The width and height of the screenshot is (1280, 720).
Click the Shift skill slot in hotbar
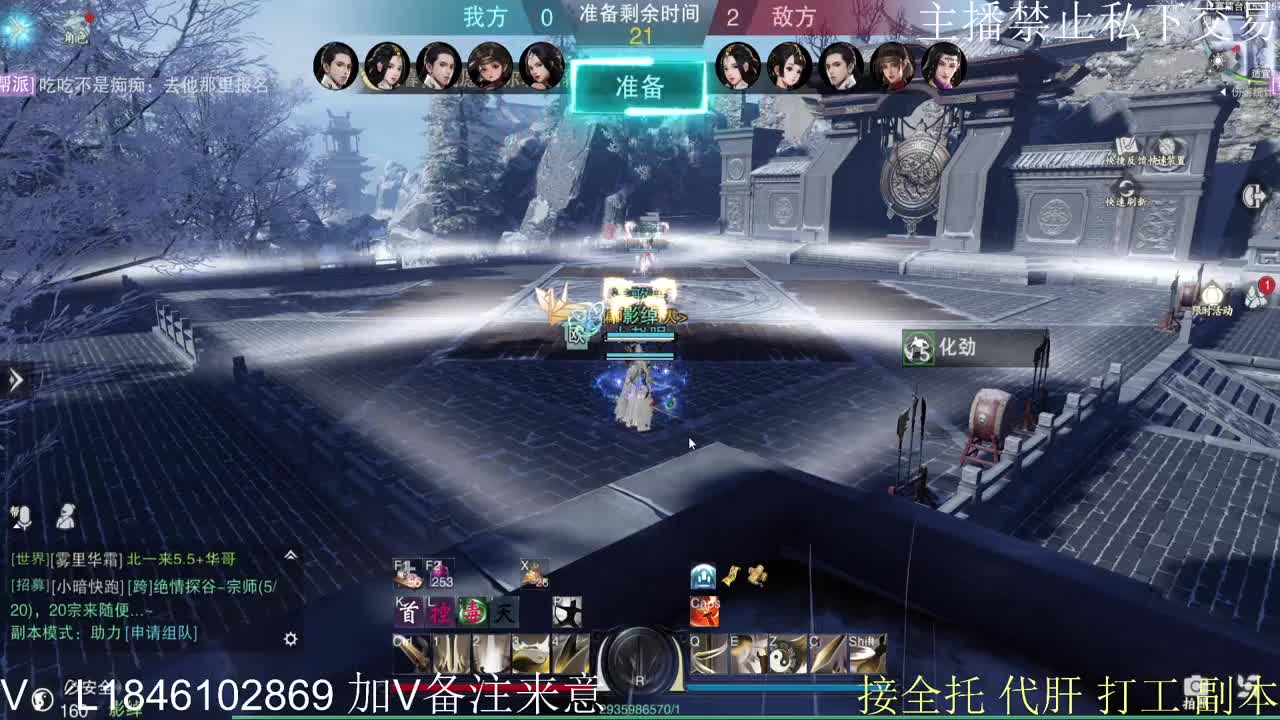(865, 654)
